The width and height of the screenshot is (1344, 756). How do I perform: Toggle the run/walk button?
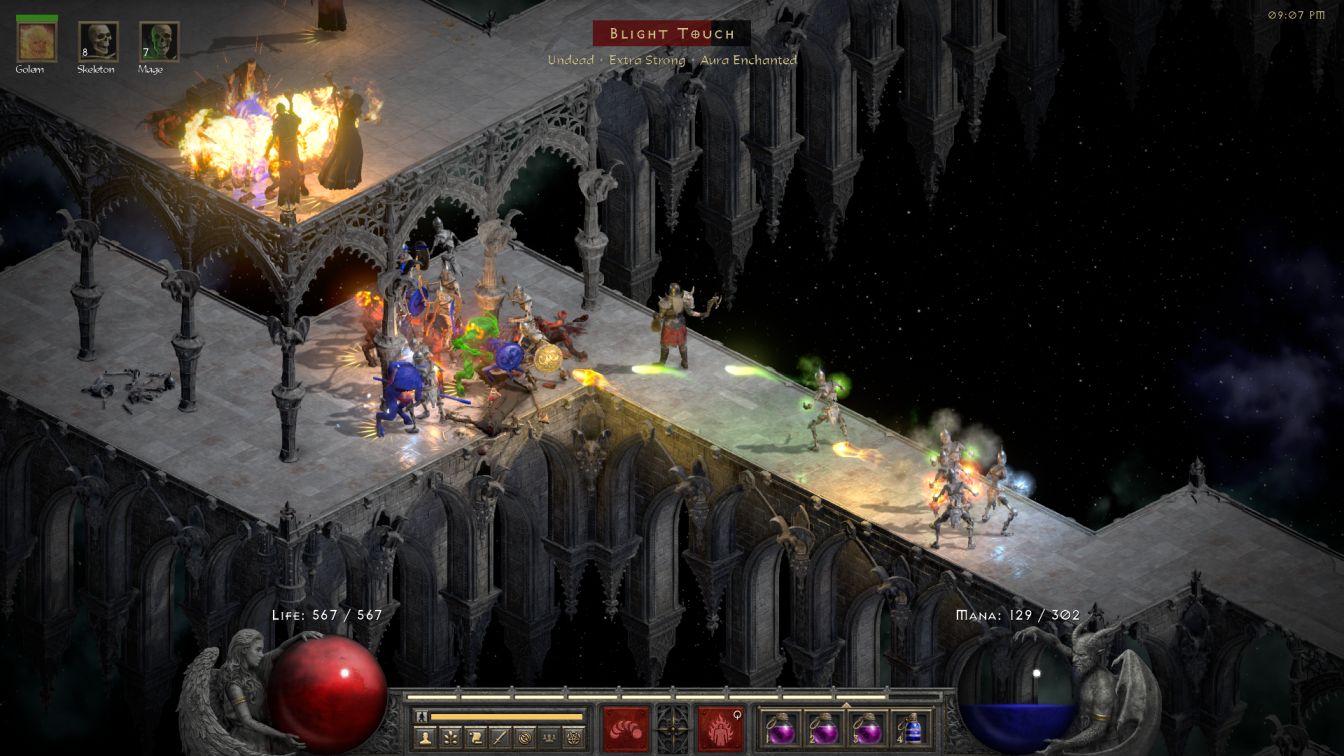[421, 716]
